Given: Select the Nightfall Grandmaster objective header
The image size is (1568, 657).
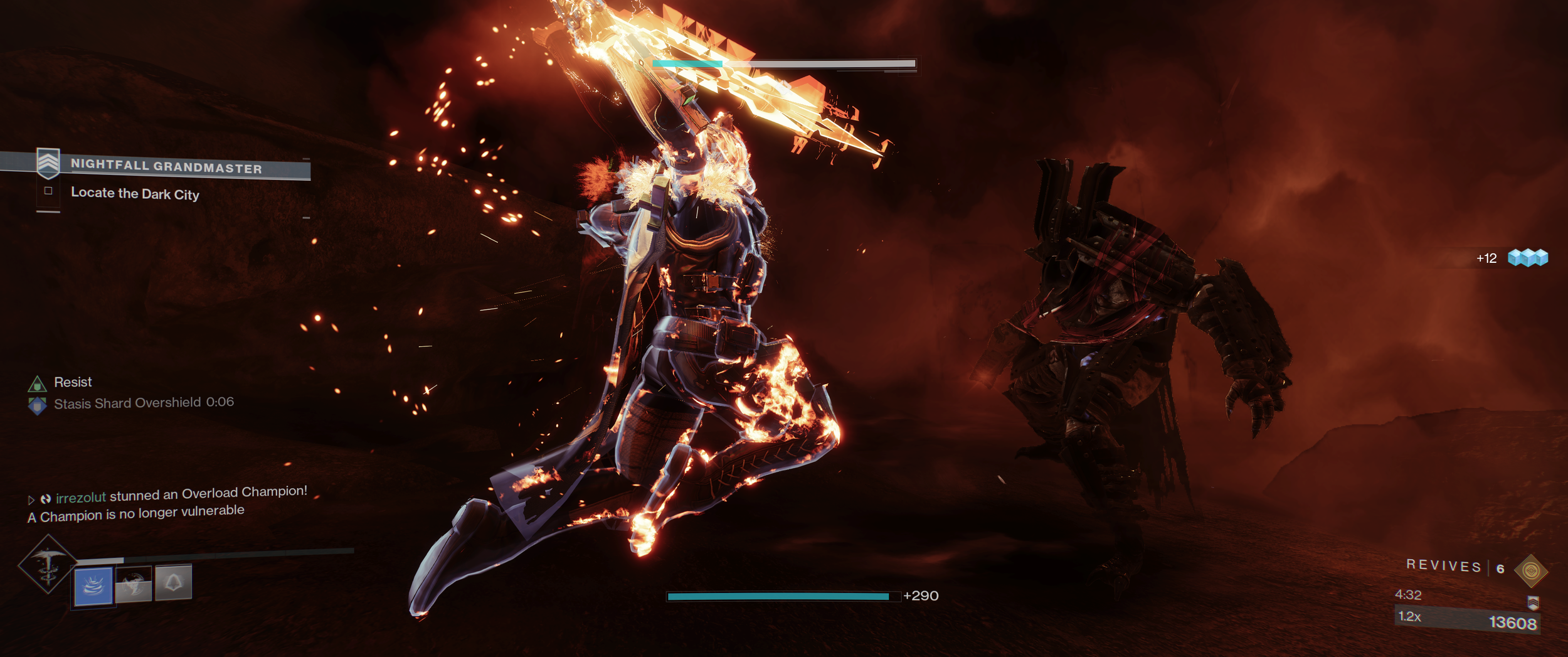Looking at the screenshot, I should pyautogui.click(x=166, y=166).
